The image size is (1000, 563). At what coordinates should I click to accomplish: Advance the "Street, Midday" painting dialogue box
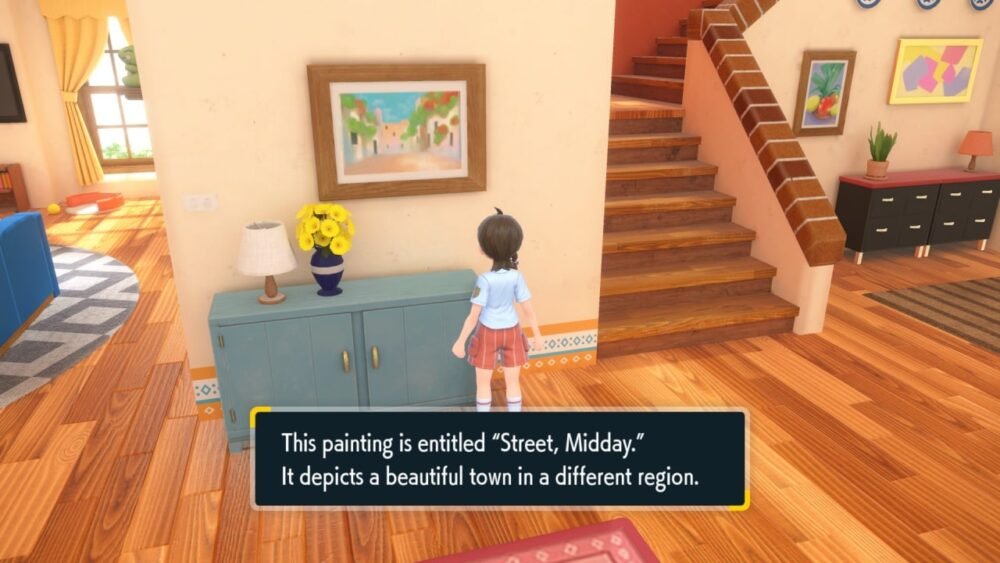coord(498,459)
